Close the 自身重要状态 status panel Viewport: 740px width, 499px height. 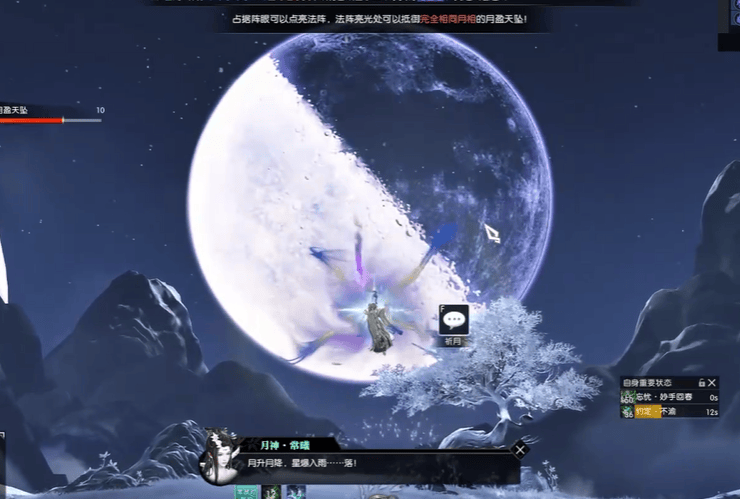[712, 382]
